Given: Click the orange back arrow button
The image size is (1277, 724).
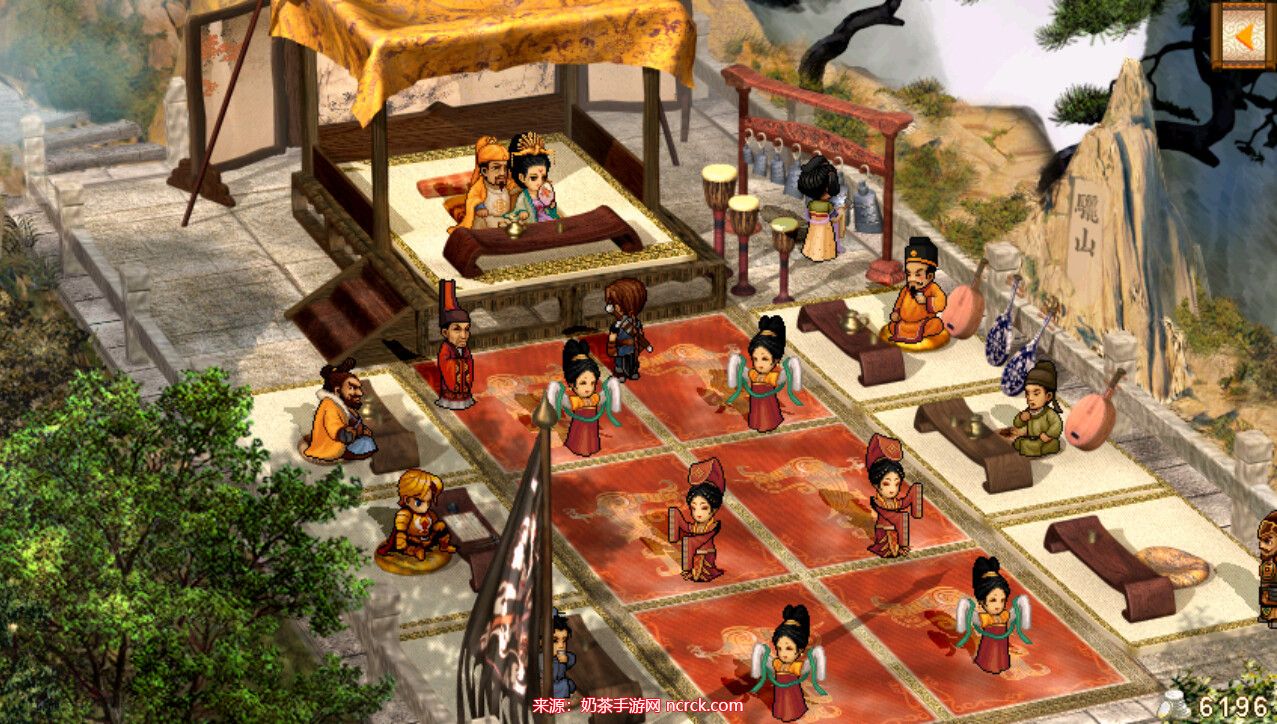Looking at the screenshot, I should (x=1244, y=35).
